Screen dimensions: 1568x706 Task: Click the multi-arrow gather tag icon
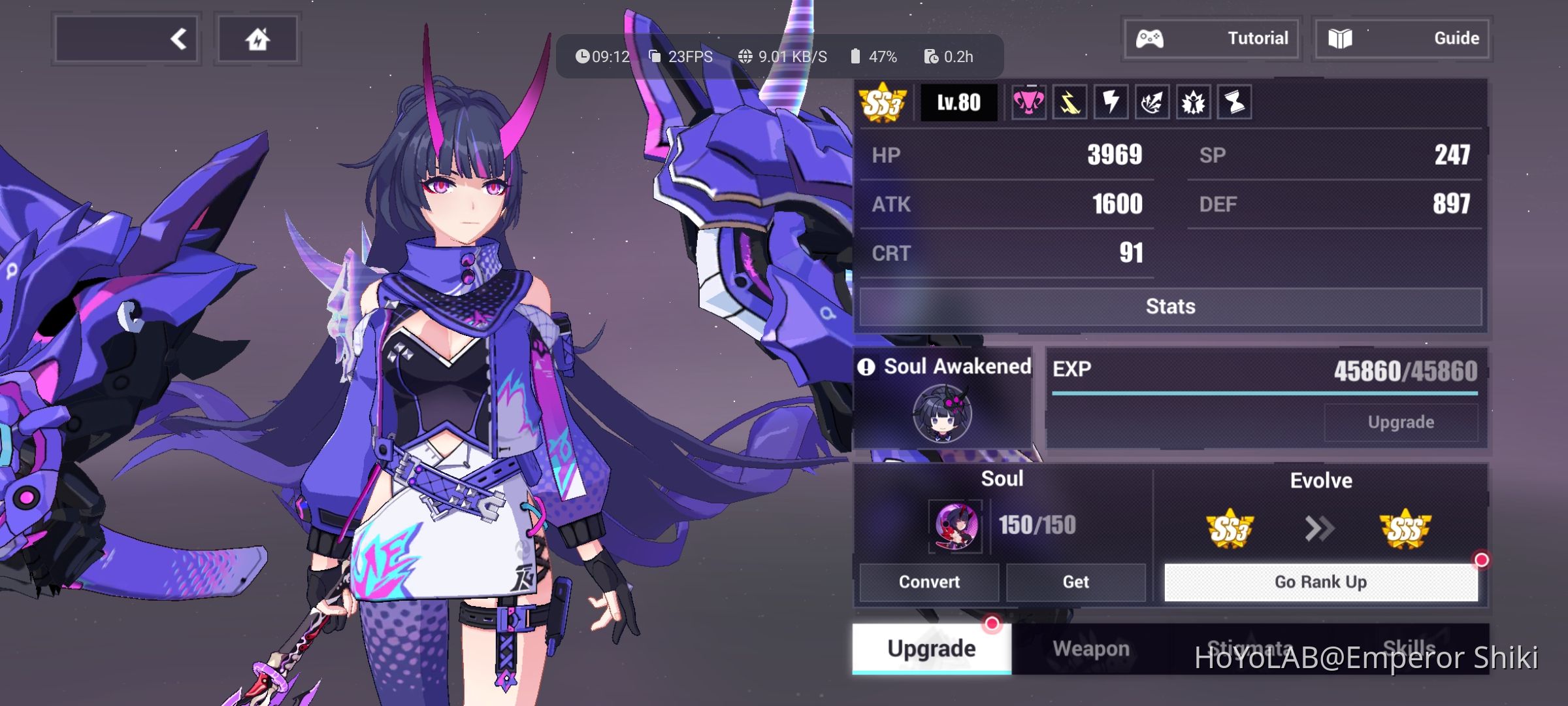(1152, 103)
